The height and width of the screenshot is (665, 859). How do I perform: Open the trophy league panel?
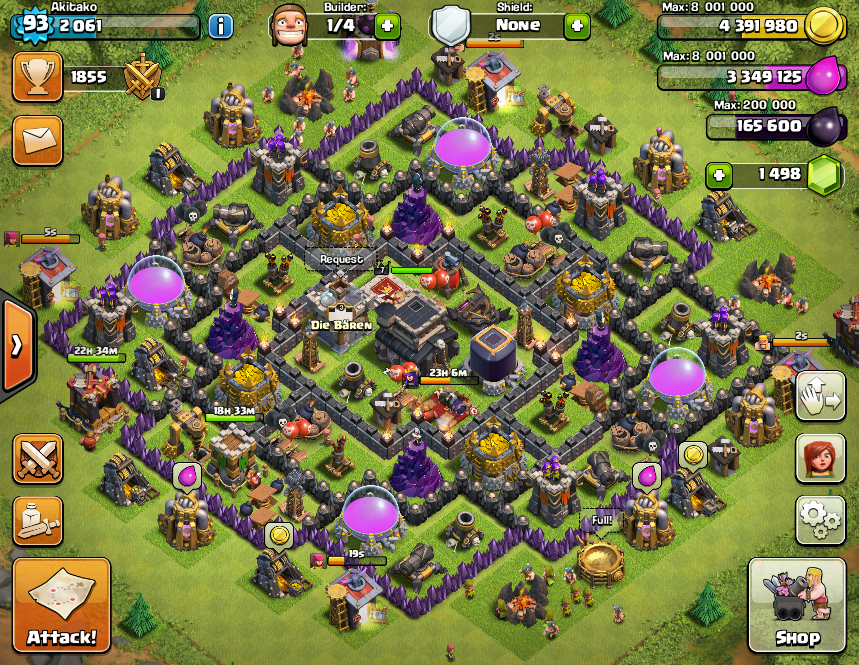37,77
